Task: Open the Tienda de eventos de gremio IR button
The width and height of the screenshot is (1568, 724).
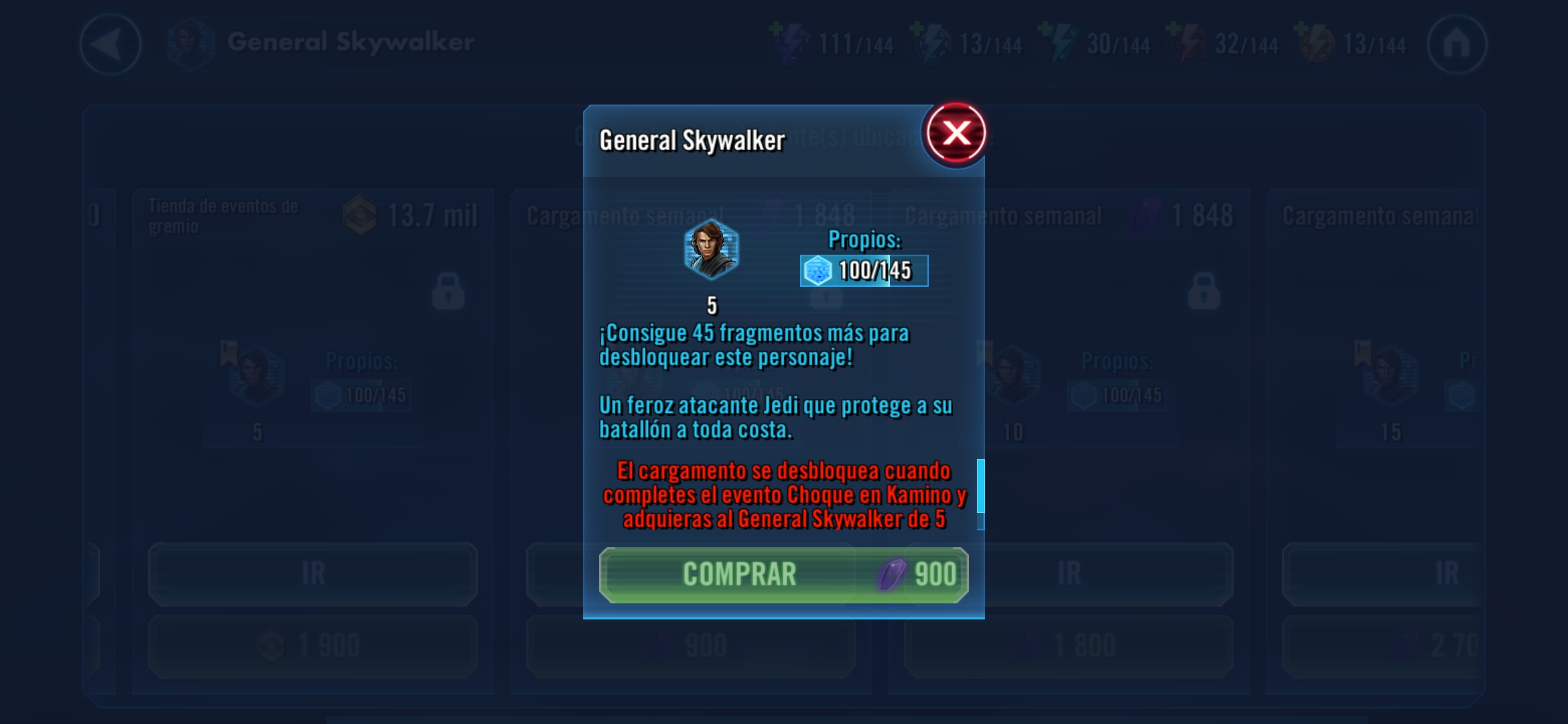Action: click(313, 574)
